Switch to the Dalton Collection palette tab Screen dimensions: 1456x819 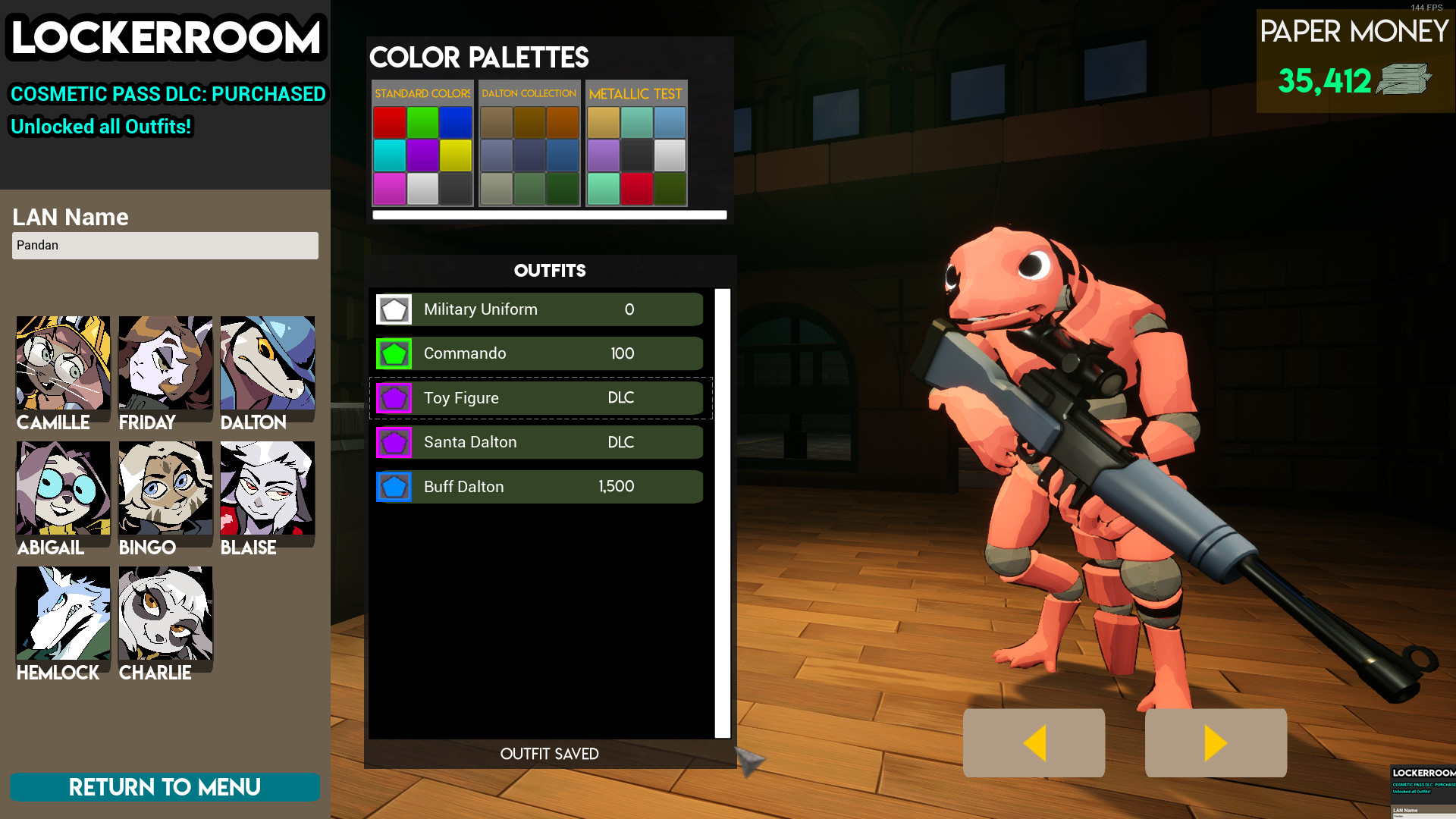[529, 93]
